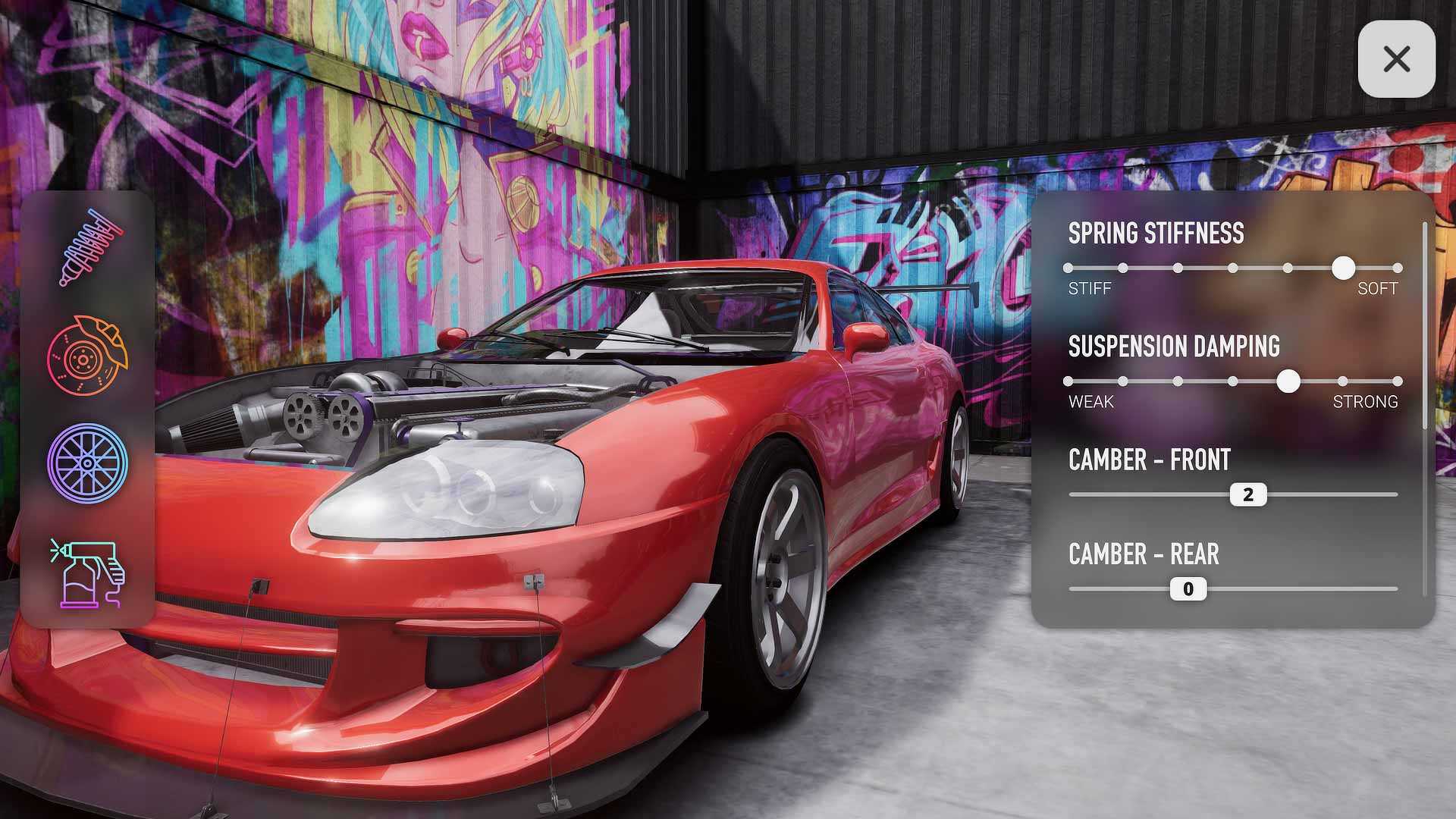Set Suspension Damping to the Strong end

click(1398, 381)
